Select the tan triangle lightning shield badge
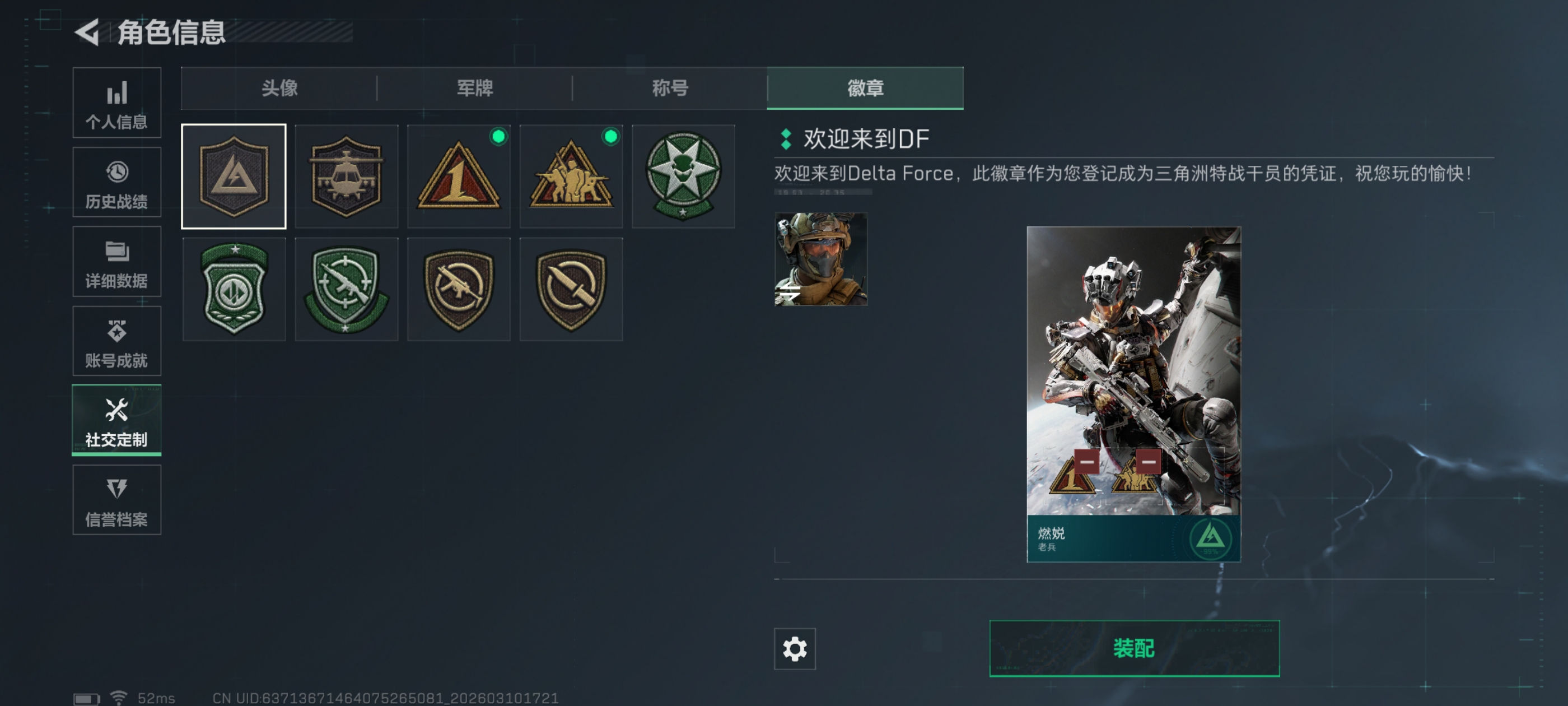 coord(234,176)
